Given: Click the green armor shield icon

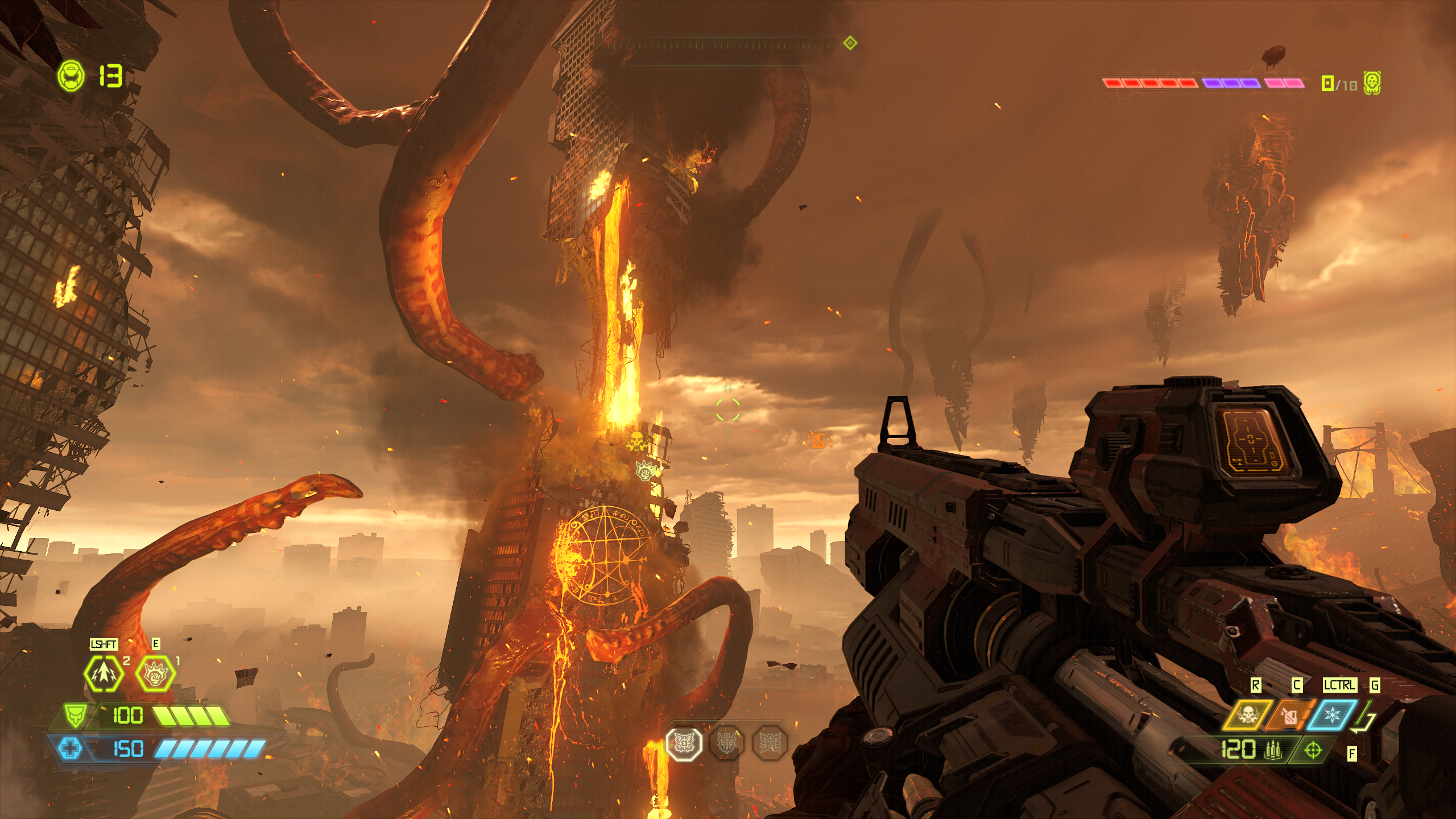Looking at the screenshot, I should pos(75,715).
